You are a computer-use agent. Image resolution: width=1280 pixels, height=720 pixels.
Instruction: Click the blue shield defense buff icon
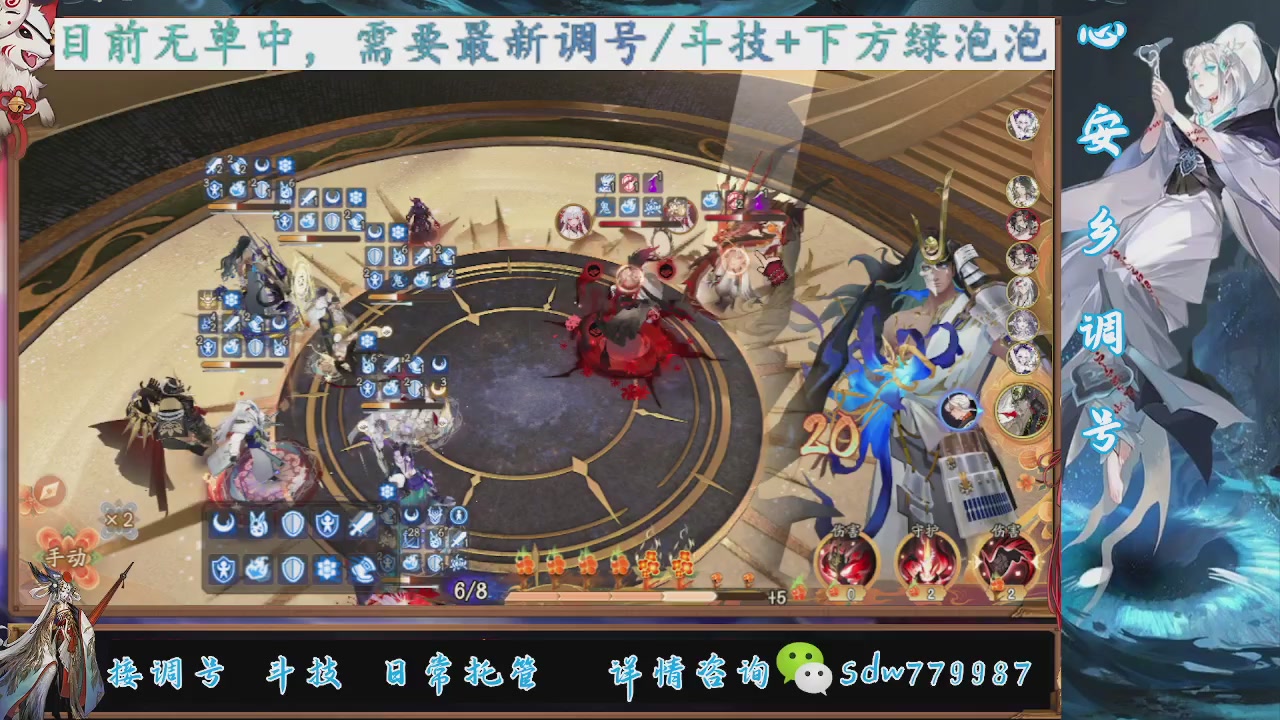(292, 522)
